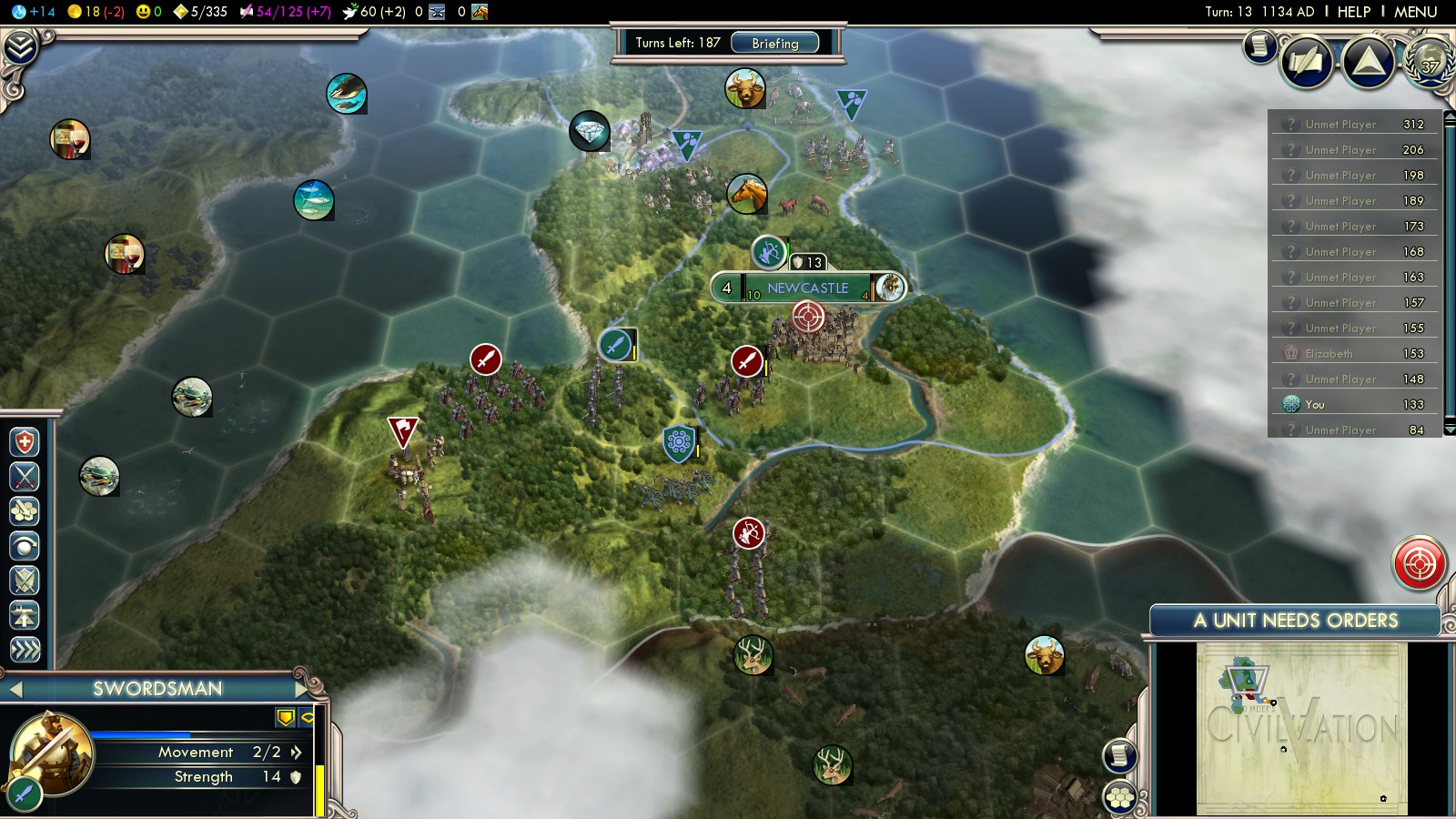Image resolution: width=1456 pixels, height=819 pixels.
Task: Open the game MENU
Action: pyautogui.click(x=1415, y=12)
